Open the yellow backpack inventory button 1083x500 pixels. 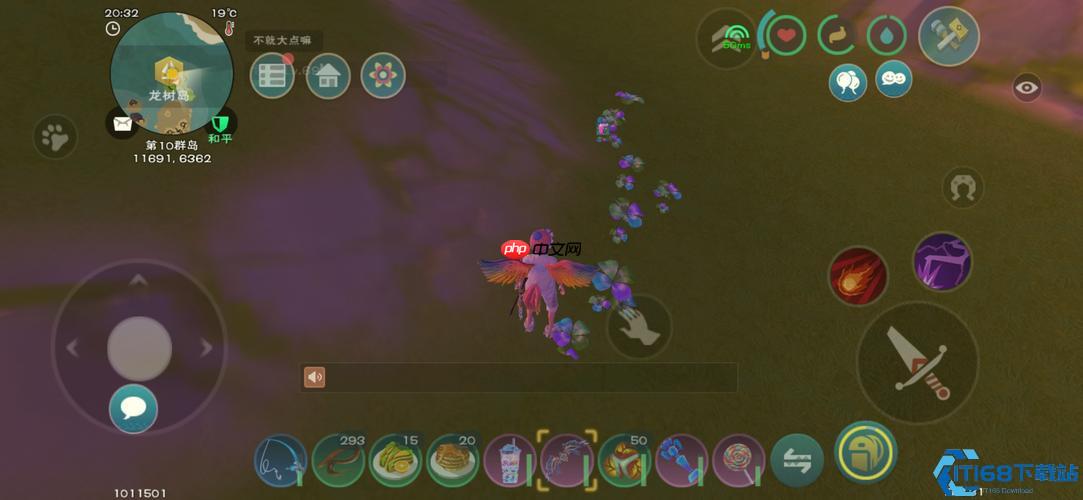pyautogui.click(x=865, y=453)
